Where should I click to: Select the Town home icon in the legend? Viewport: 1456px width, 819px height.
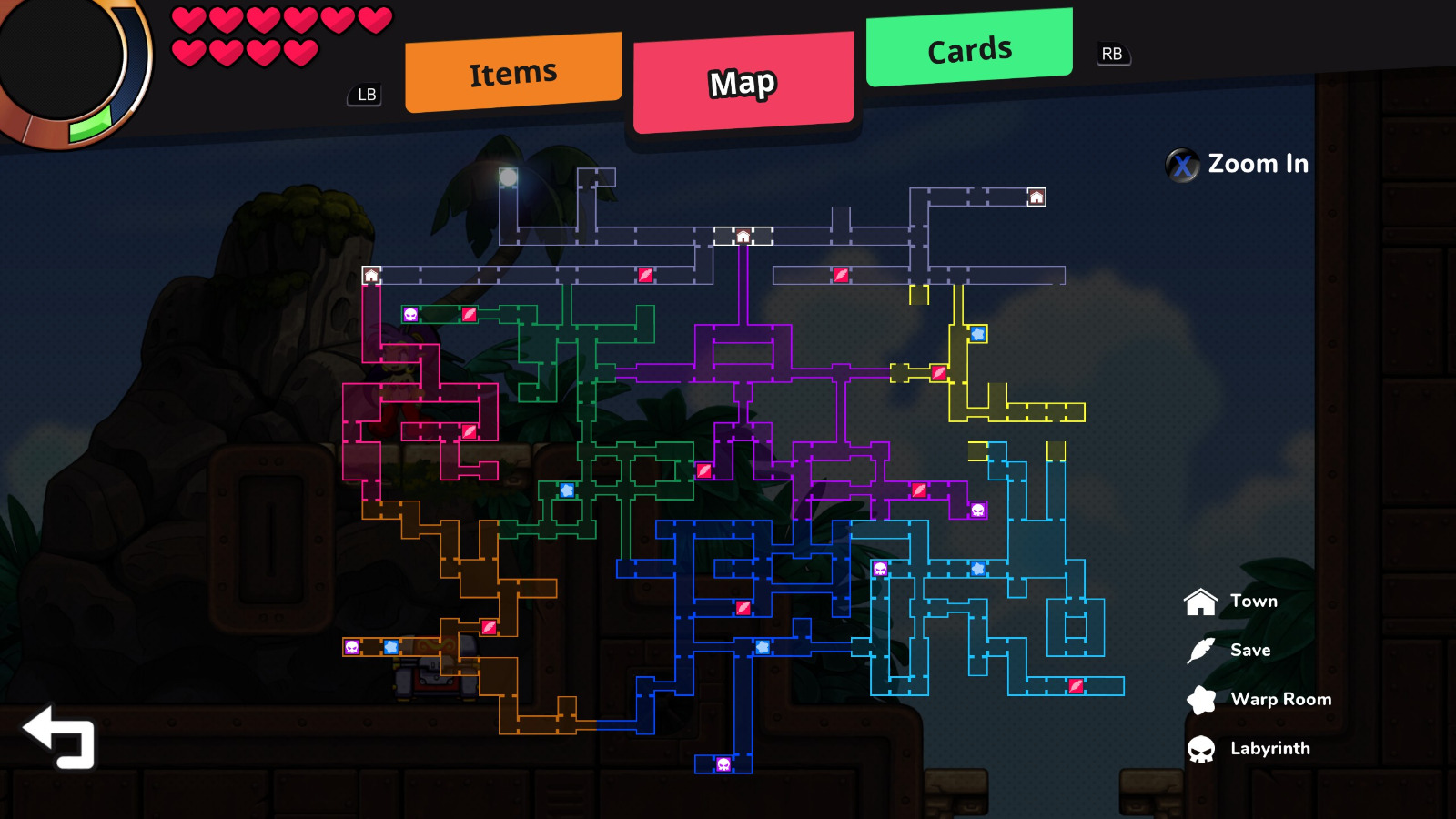click(1200, 601)
